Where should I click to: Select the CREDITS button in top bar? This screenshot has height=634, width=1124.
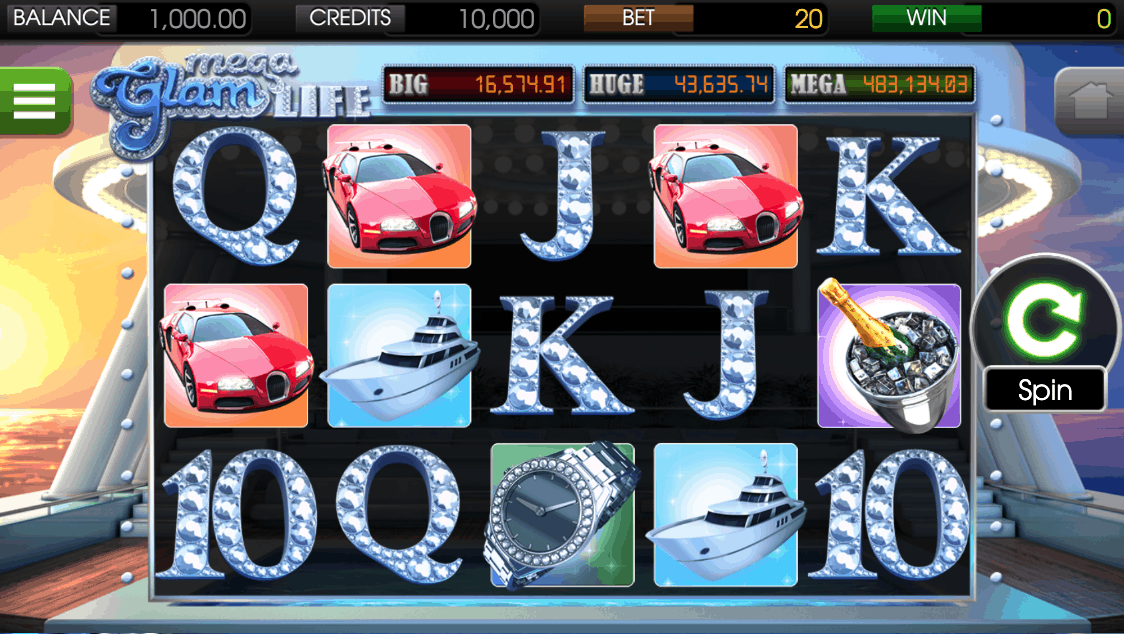click(350, 18)
